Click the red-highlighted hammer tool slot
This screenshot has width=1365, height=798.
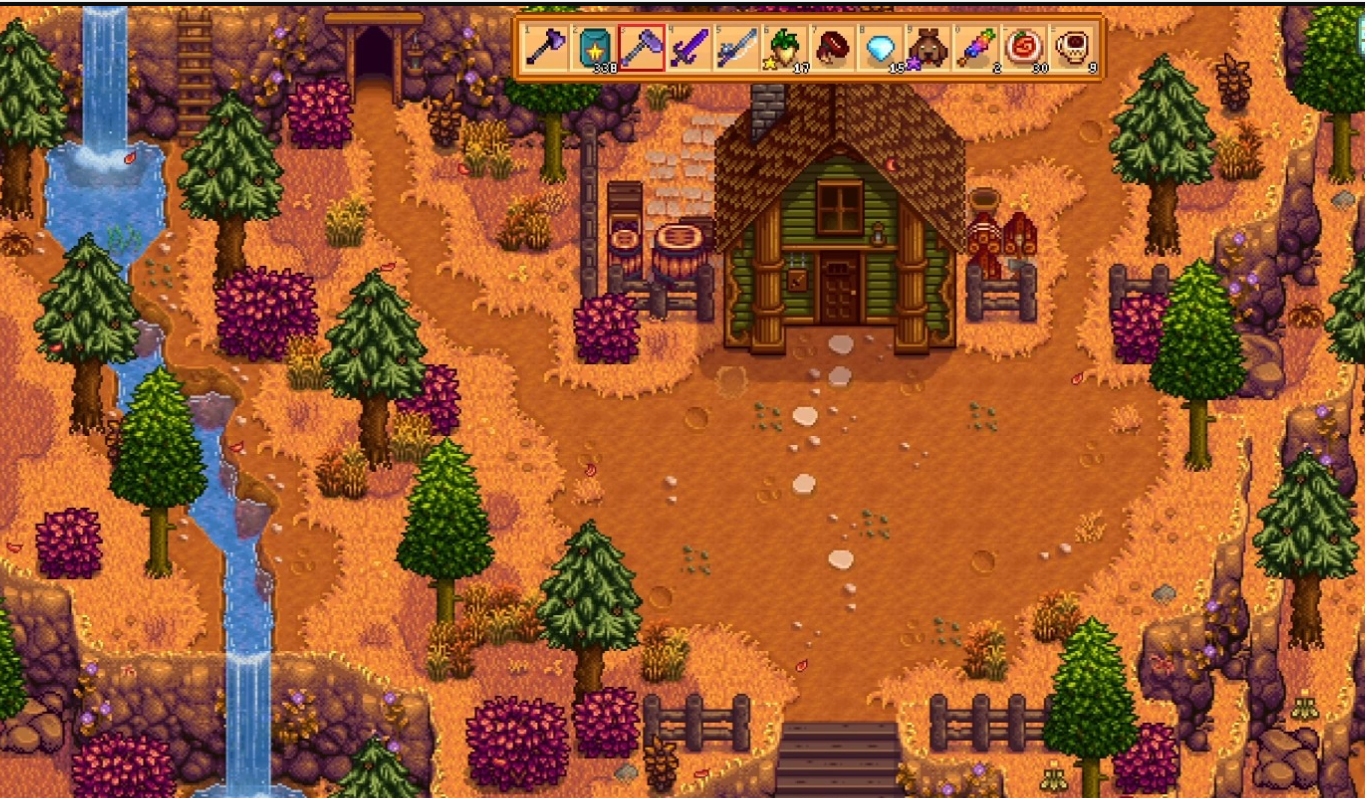[642, 47]
